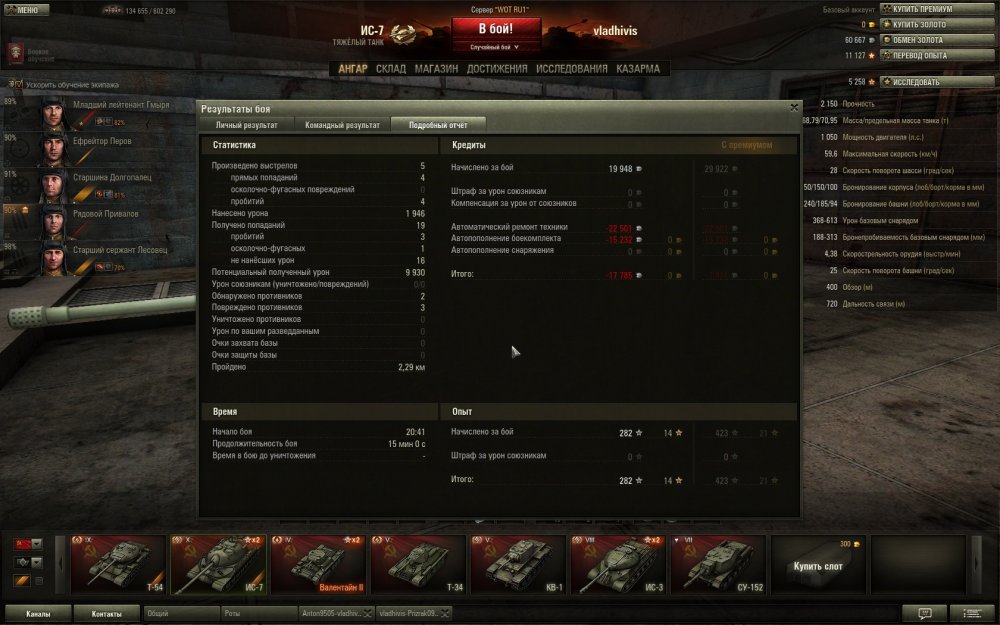Switch to the Казарма section

point(638,69)
